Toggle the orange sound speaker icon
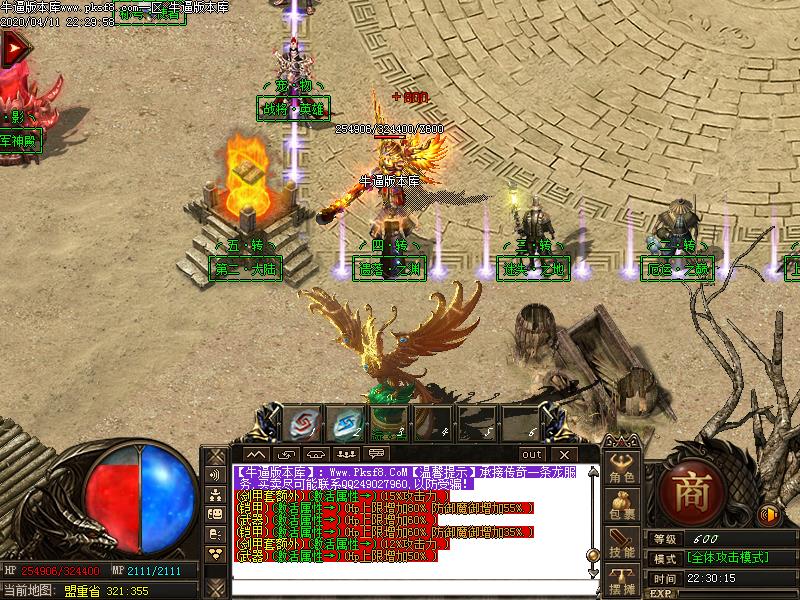800x600 pixels. [x=769, y=515]
